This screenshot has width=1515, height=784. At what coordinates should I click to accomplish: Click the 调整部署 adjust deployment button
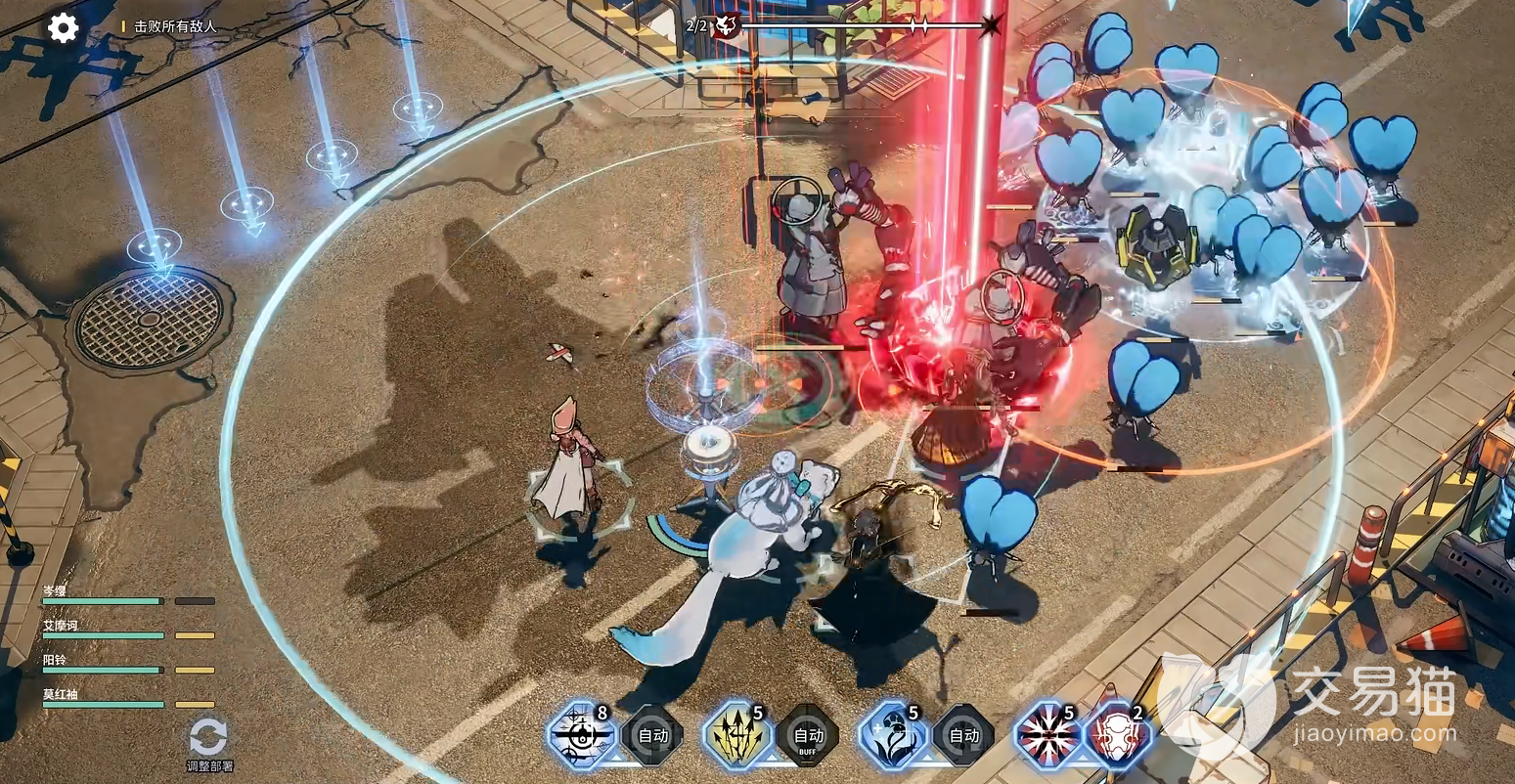point(208,743)
